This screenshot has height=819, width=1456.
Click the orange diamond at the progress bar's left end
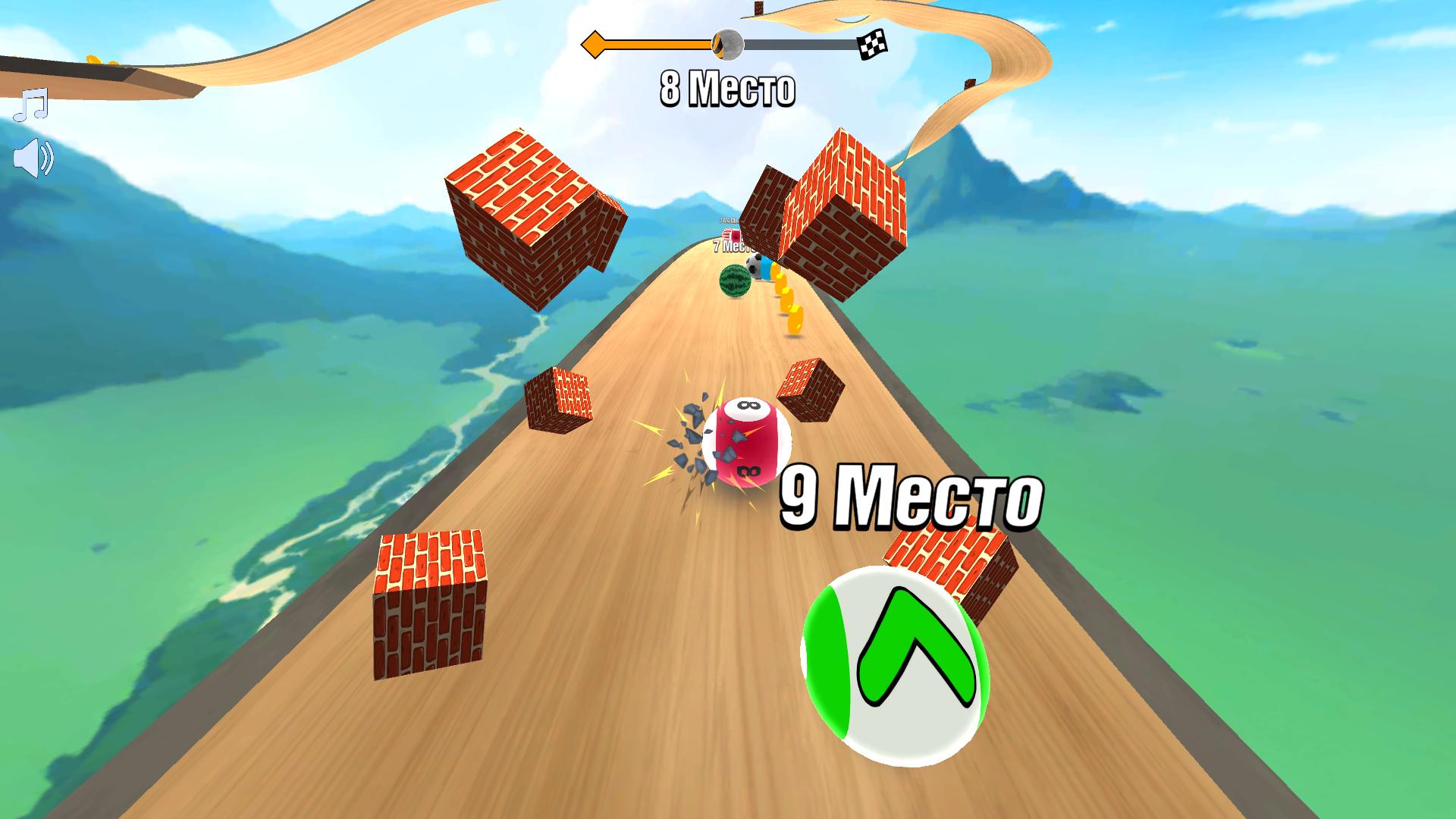point(594,43)
